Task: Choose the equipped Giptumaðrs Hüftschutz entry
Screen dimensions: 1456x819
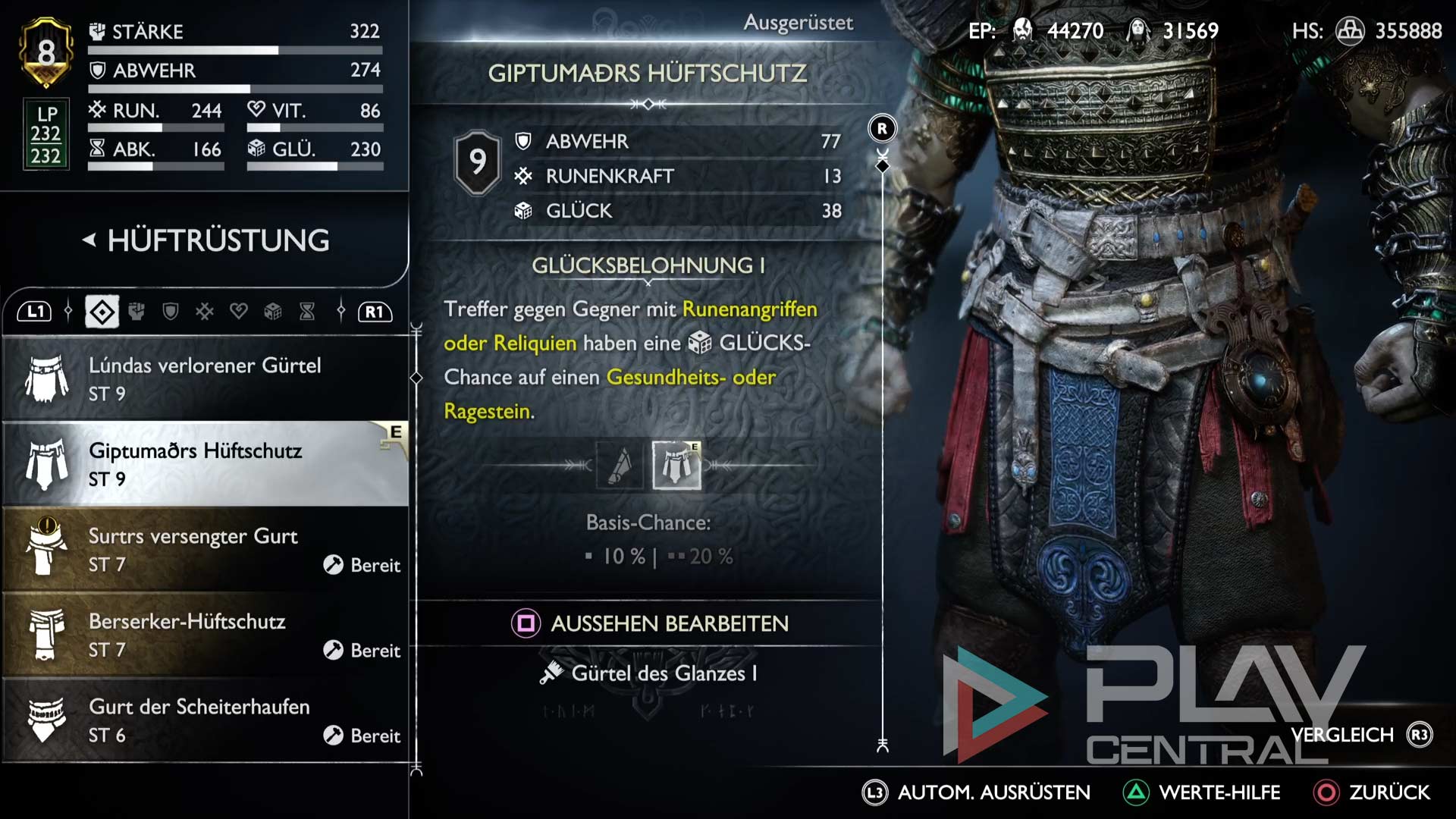Action: coord(205,463)
